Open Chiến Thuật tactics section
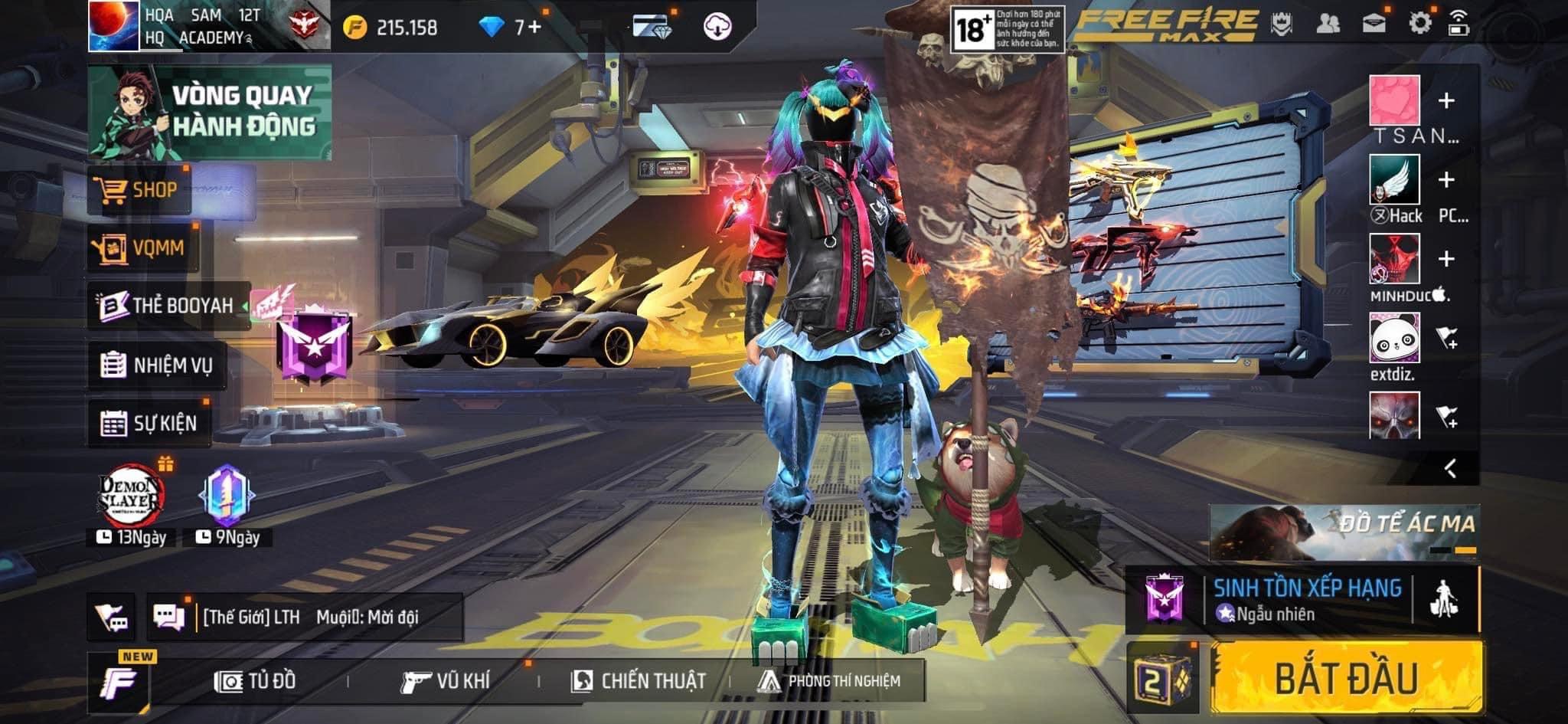Image resolution: width=1568 pixels, height=724 pixels. (639, 680)
